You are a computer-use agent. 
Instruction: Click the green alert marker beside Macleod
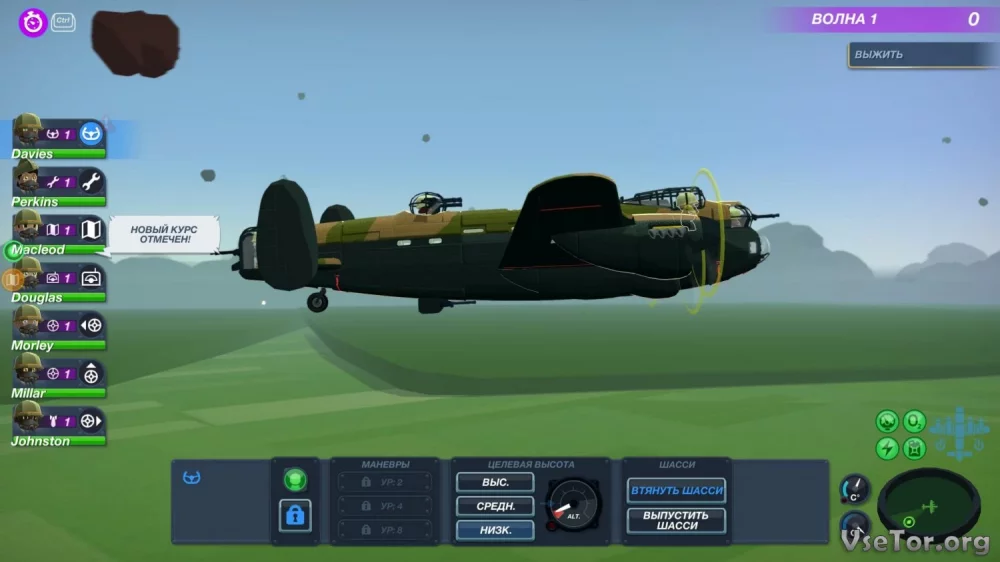(x=13, y=250)
